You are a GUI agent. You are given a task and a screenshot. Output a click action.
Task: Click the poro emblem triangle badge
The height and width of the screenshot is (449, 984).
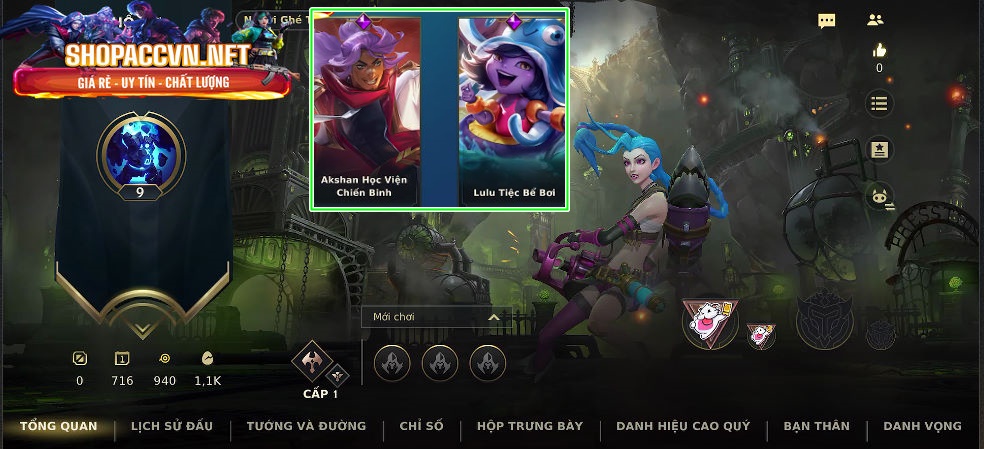click(x=710, y=321)
